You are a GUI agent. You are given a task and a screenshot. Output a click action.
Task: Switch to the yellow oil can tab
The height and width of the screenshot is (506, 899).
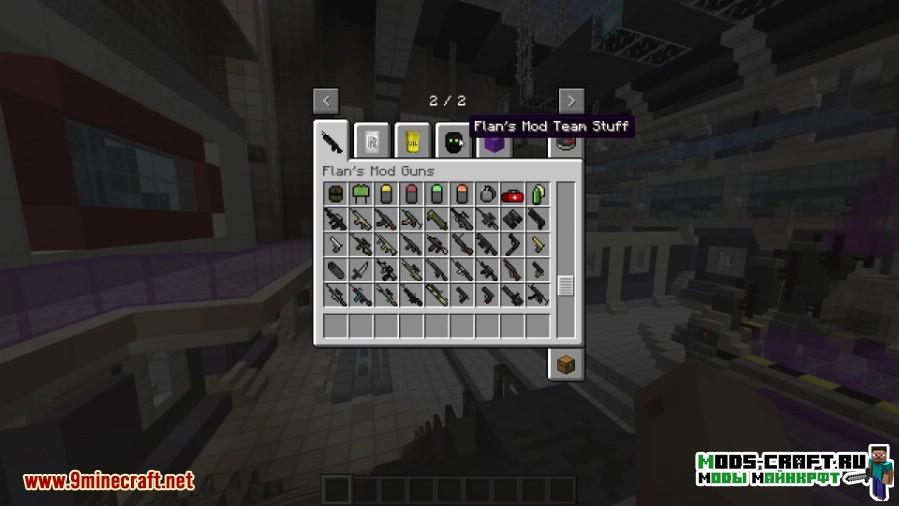click(x=412, y=140)
